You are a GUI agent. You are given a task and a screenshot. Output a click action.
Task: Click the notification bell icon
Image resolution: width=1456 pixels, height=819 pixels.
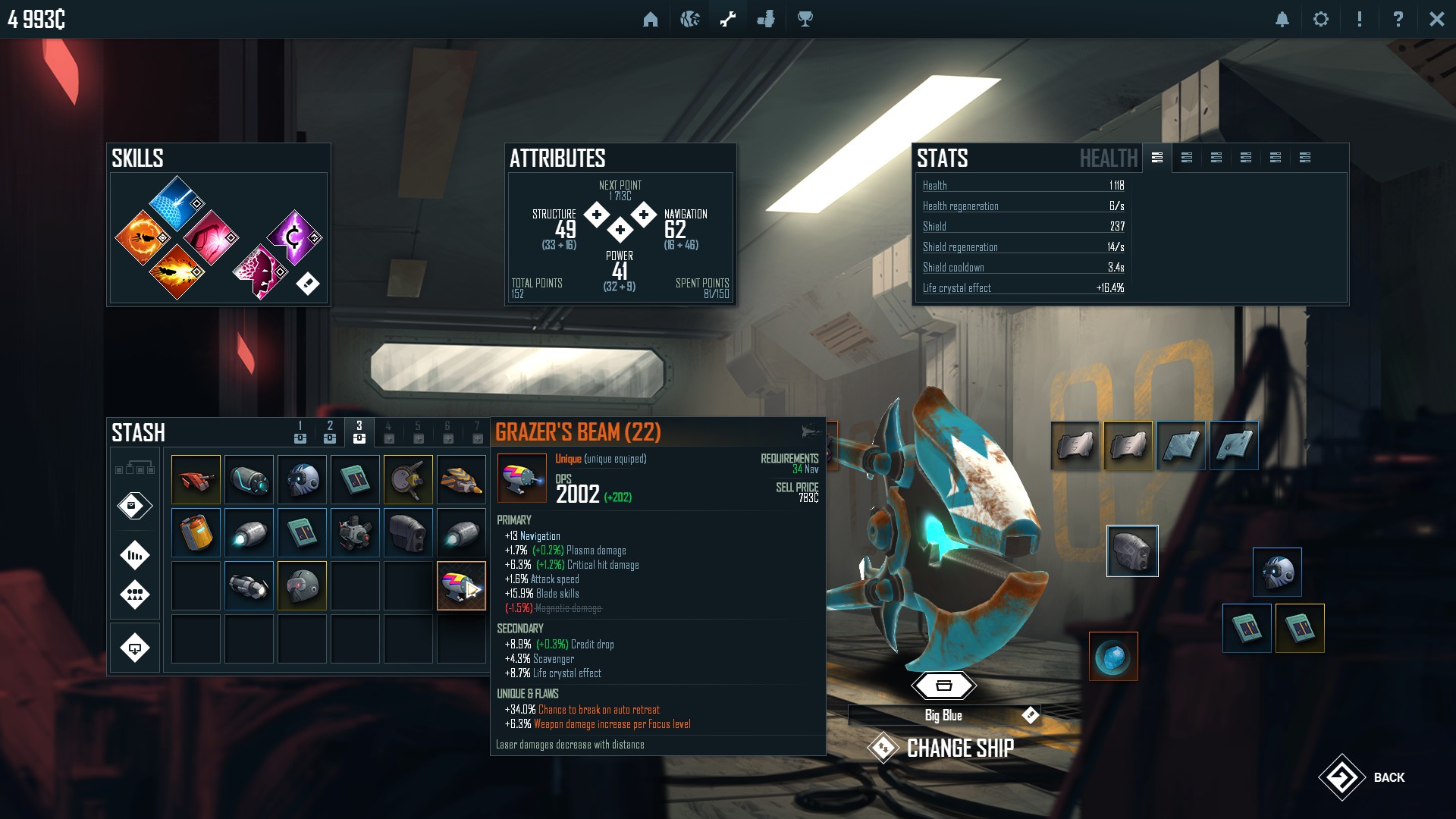point(1282,19)
